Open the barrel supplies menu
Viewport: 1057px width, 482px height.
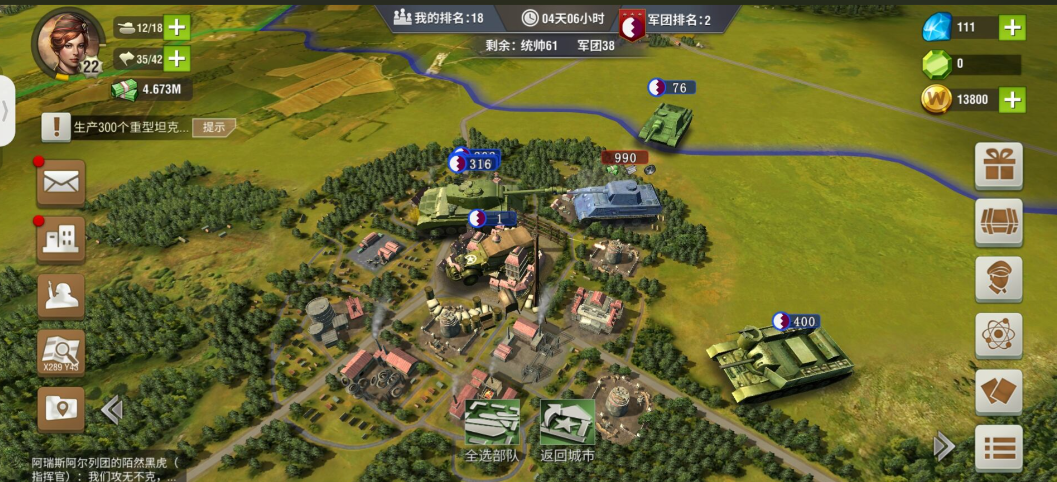[x=998, y=222]
